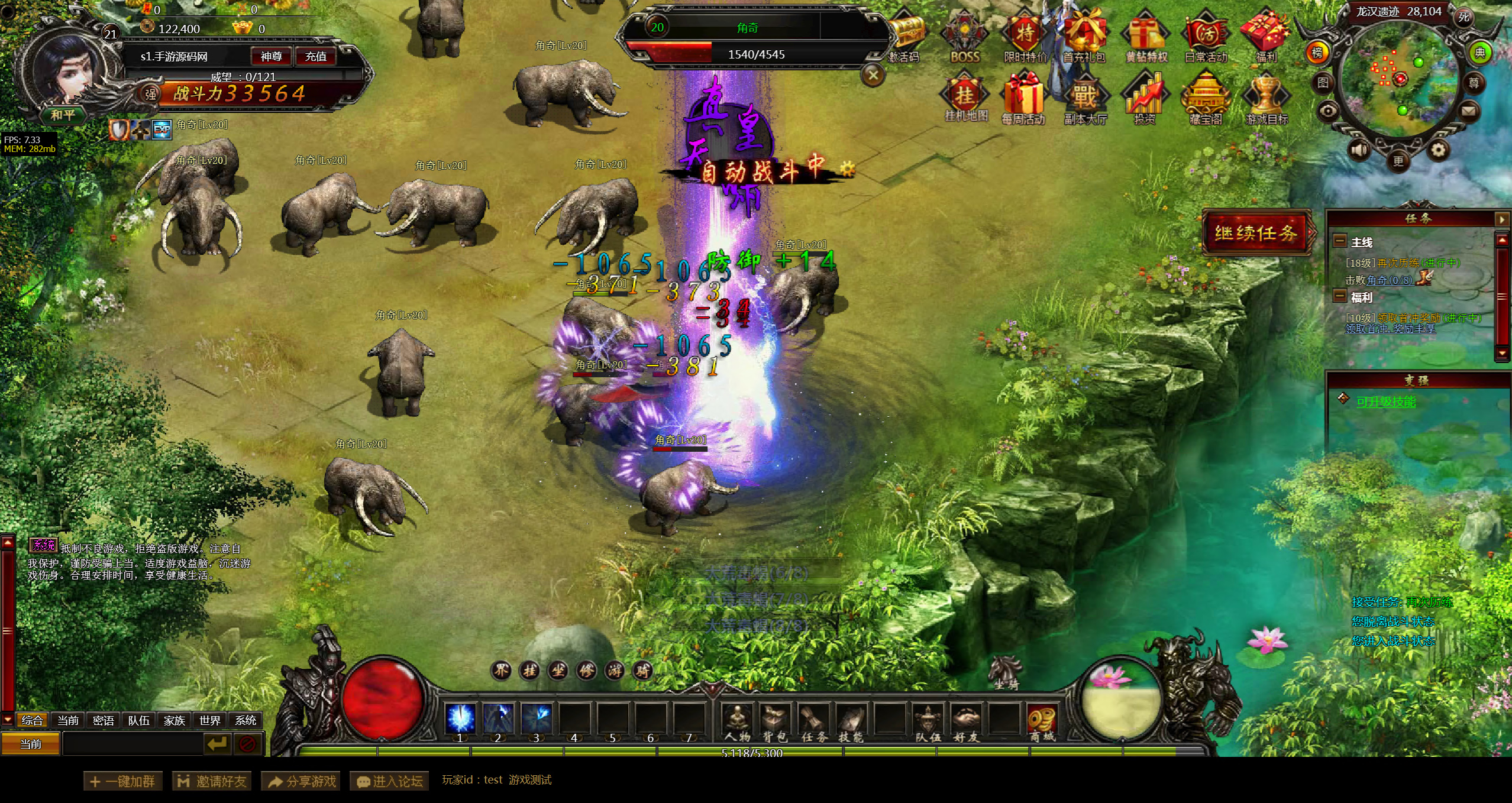
Task: Switch chat to the 家族 clan tab
Action: (175, 720)
